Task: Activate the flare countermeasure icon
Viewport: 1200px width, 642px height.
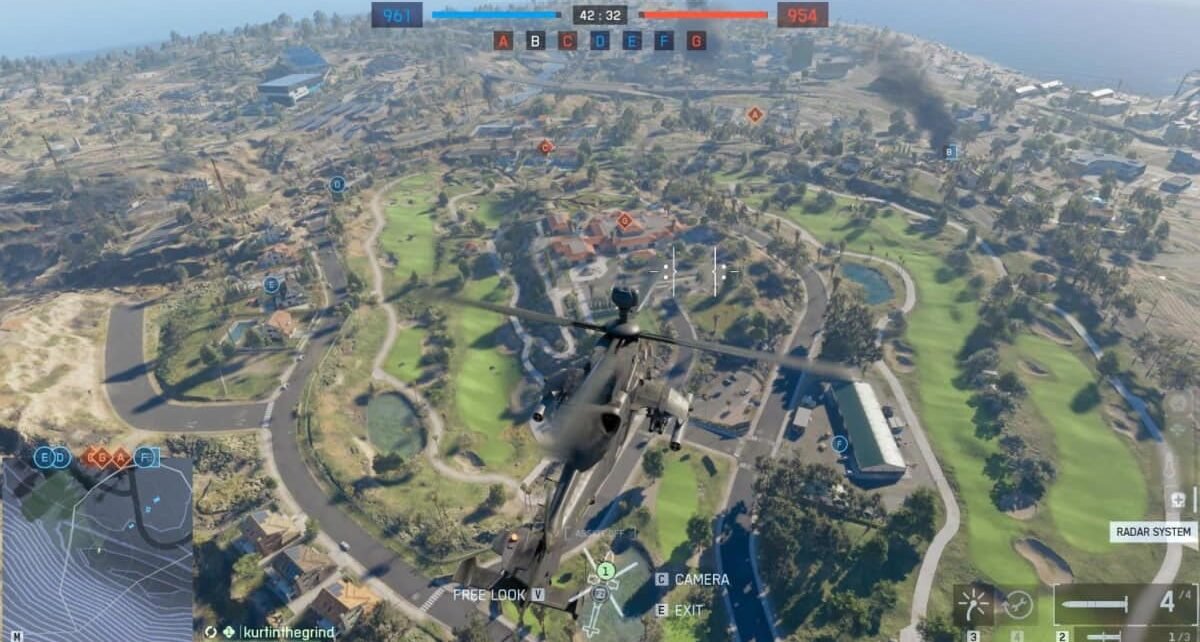Action: (973, 604)
